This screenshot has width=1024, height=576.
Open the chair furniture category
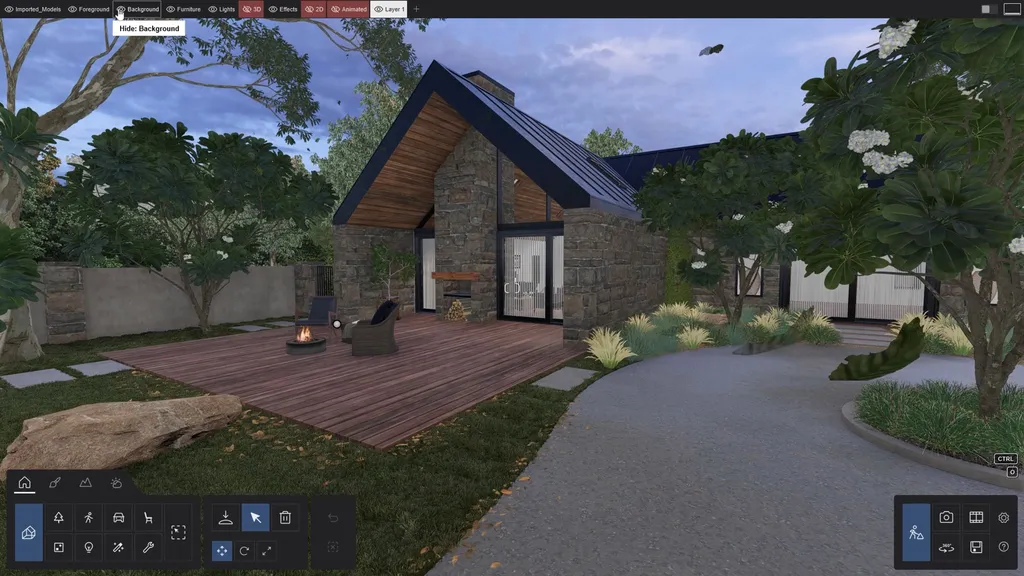pos(148,518)
